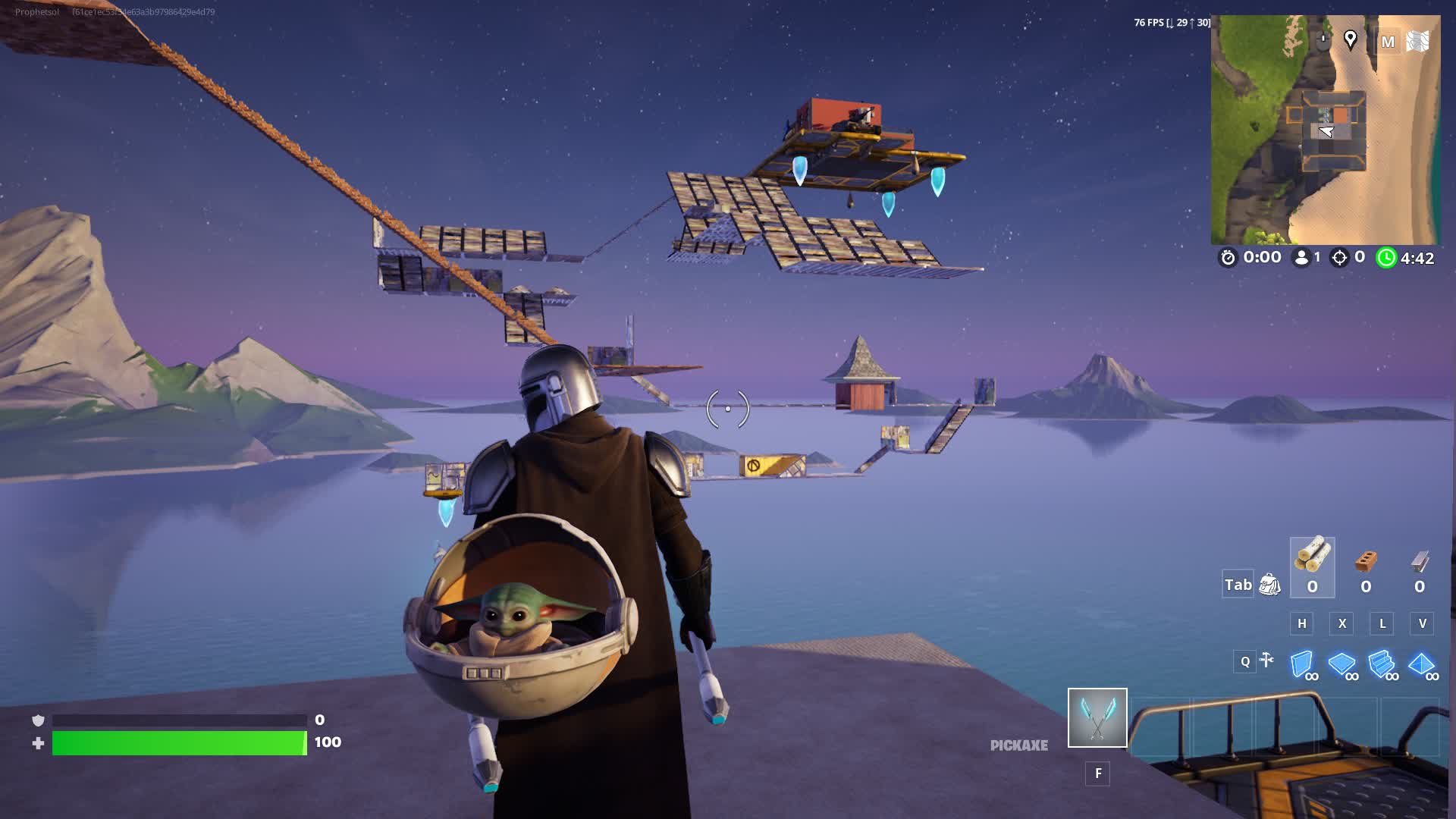The height and width of the screenshot is (819, 1456).
Task: Open the backpack inventory icon
Action: click(x=1269, y=585)
